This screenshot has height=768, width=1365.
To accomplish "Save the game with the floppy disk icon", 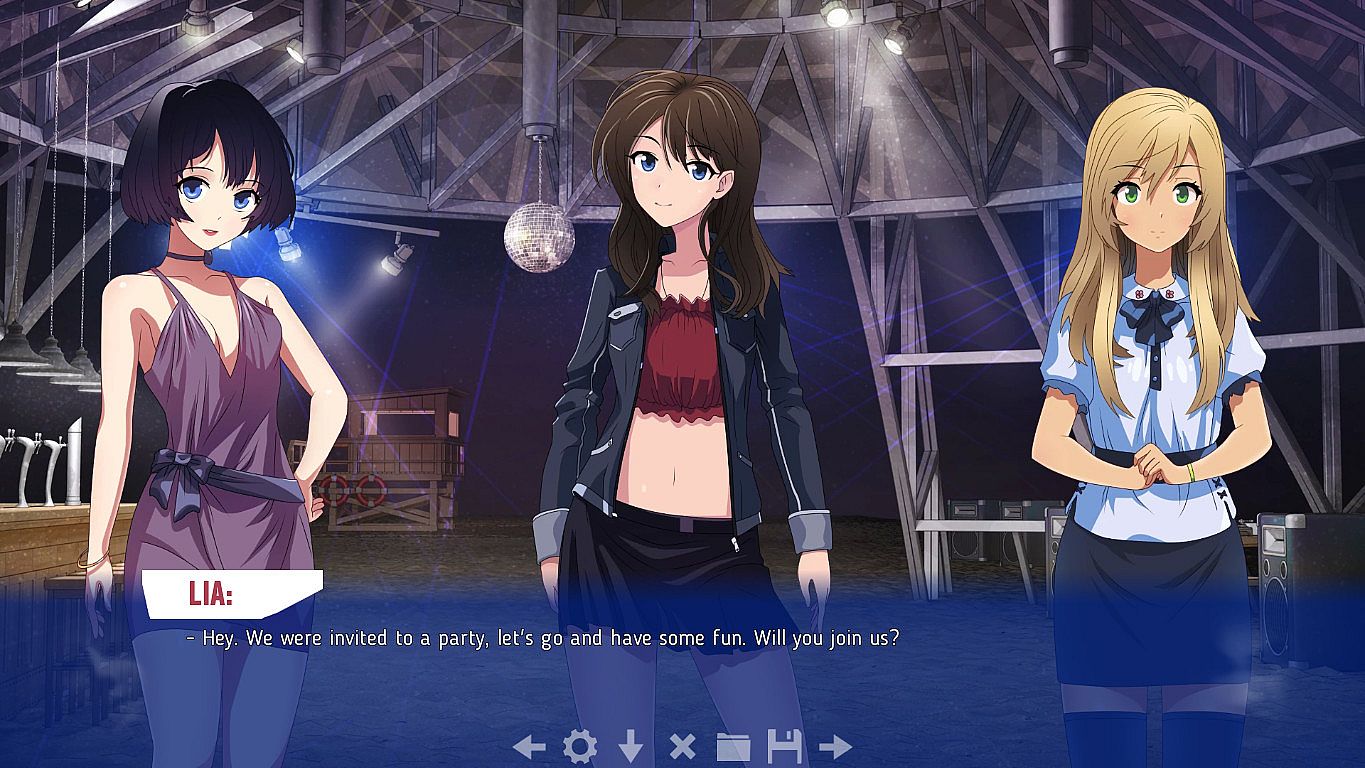I will click(785, 746).
